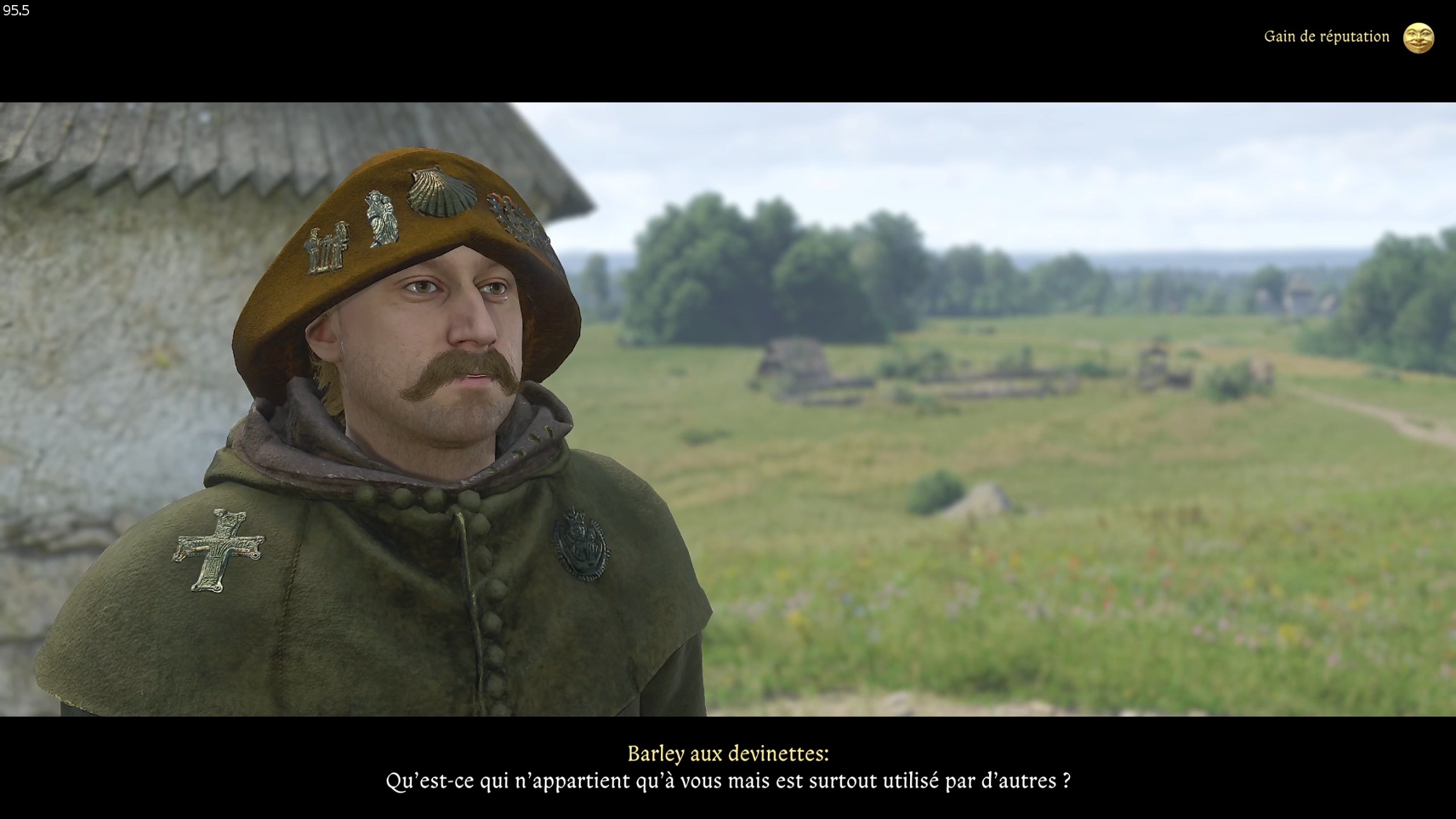The width and height of the screenshot is (1456, 819).
Task: Click the Gain de réputation notification text
Action: coord(1326,38)
